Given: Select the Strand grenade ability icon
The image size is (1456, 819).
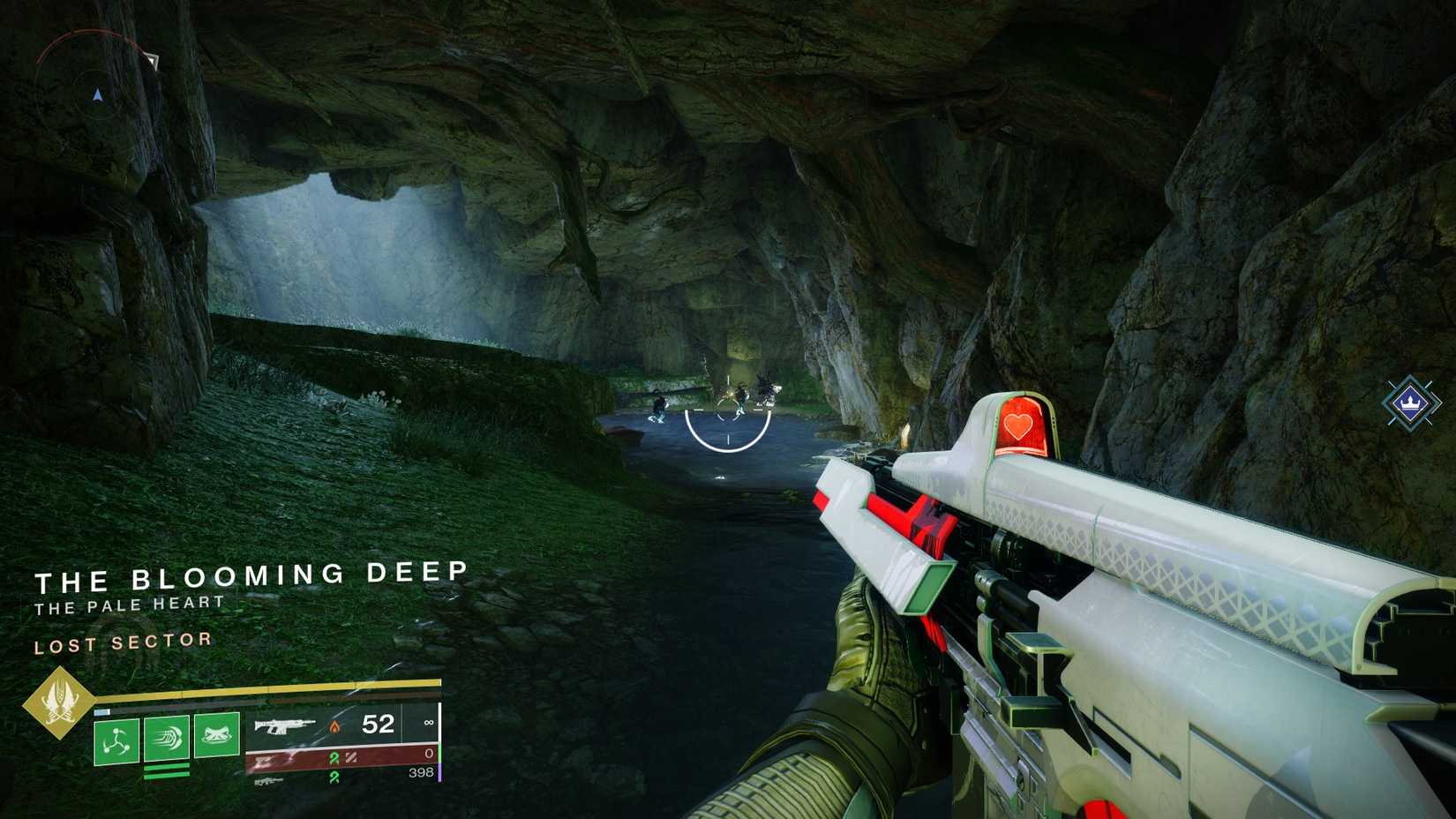Looking at the screenshot, I should click(x=116, y=740).
